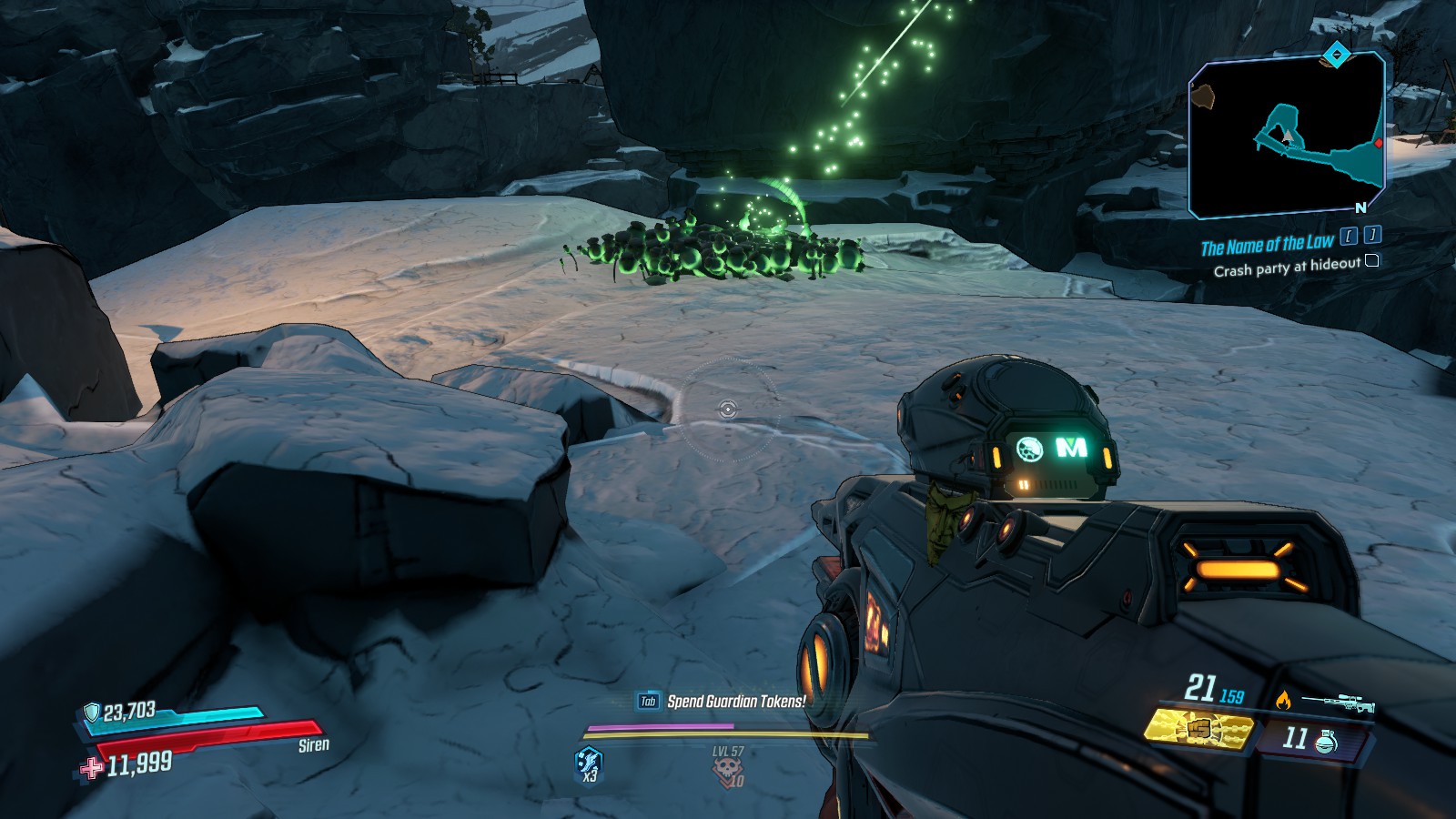Open The Name of the Law quest tracker
The image size is (1456, 819).
point(1267,245)
